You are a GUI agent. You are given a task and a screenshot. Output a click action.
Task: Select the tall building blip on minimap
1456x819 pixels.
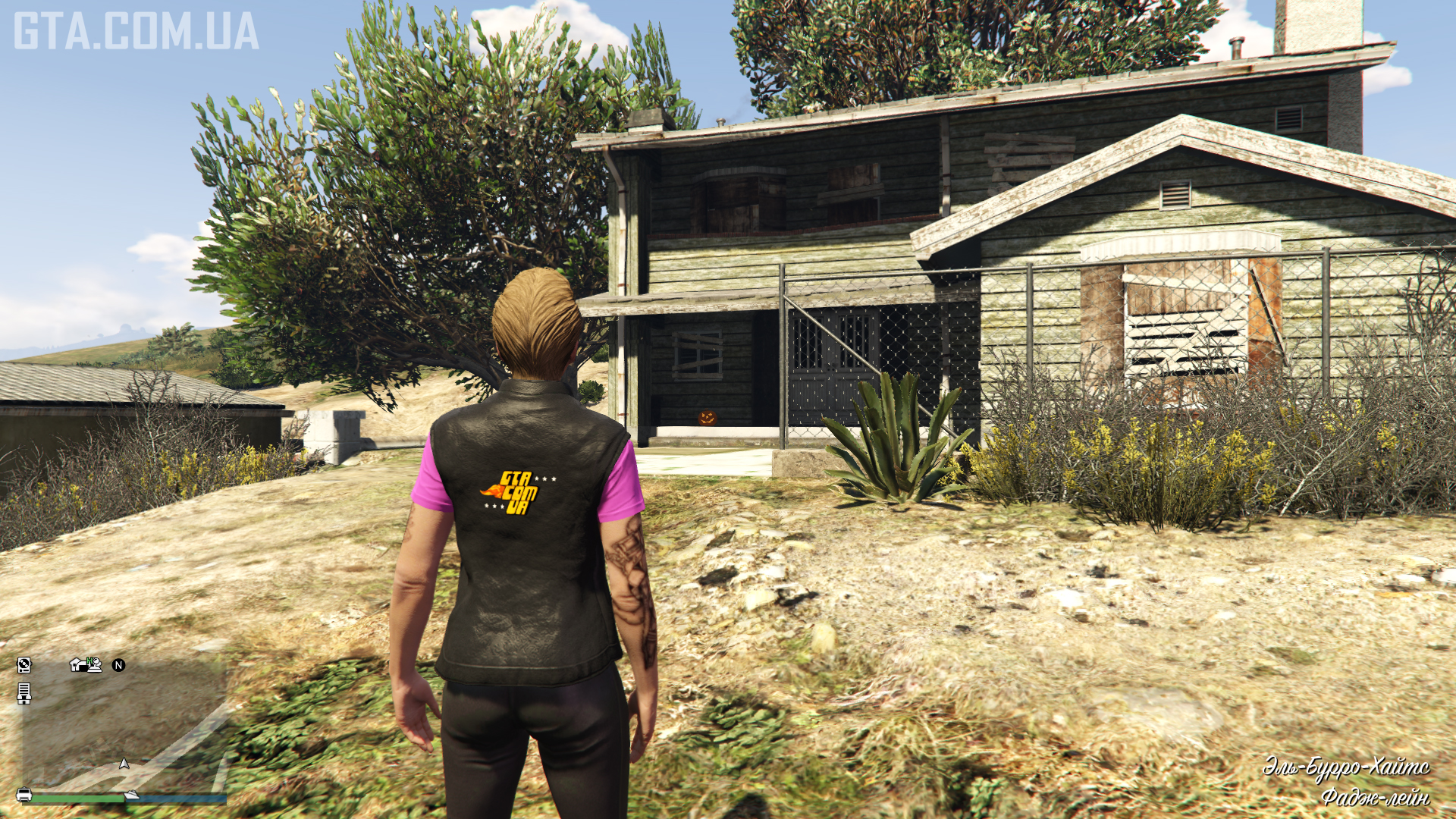pyautogui.click(x=24, y=693)
